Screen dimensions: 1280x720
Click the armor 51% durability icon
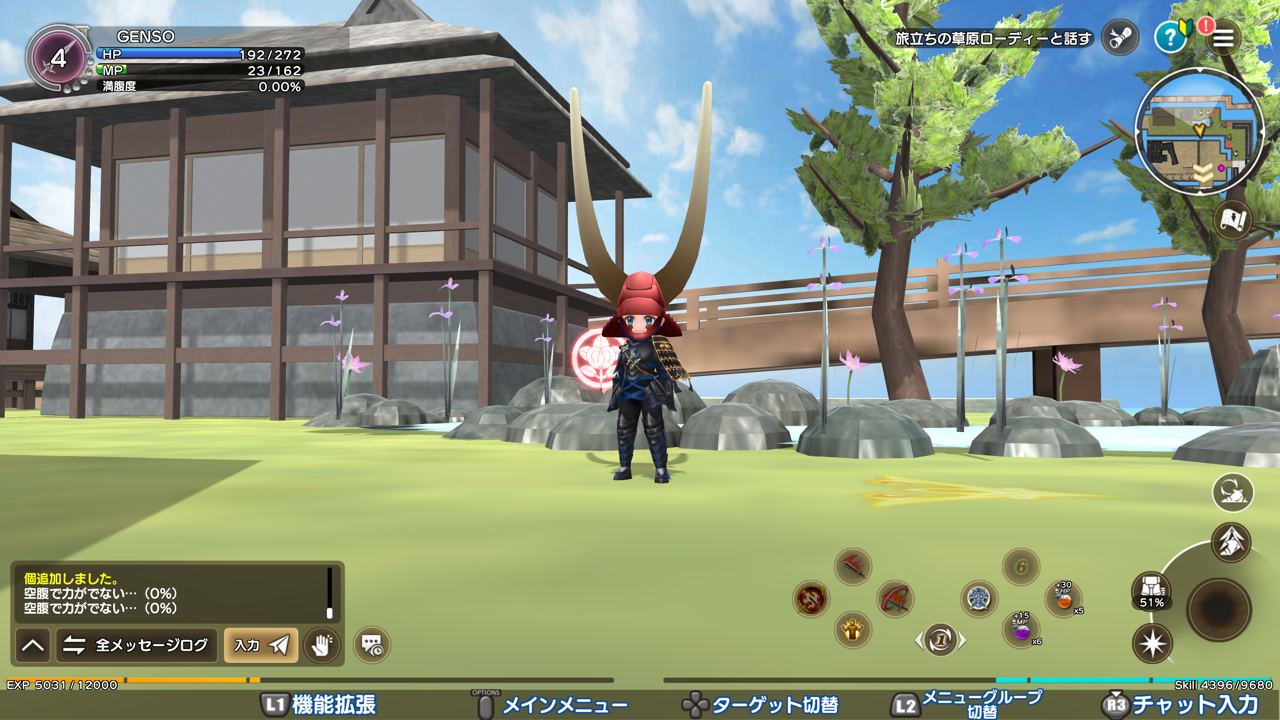click(x=1151, y=591)
